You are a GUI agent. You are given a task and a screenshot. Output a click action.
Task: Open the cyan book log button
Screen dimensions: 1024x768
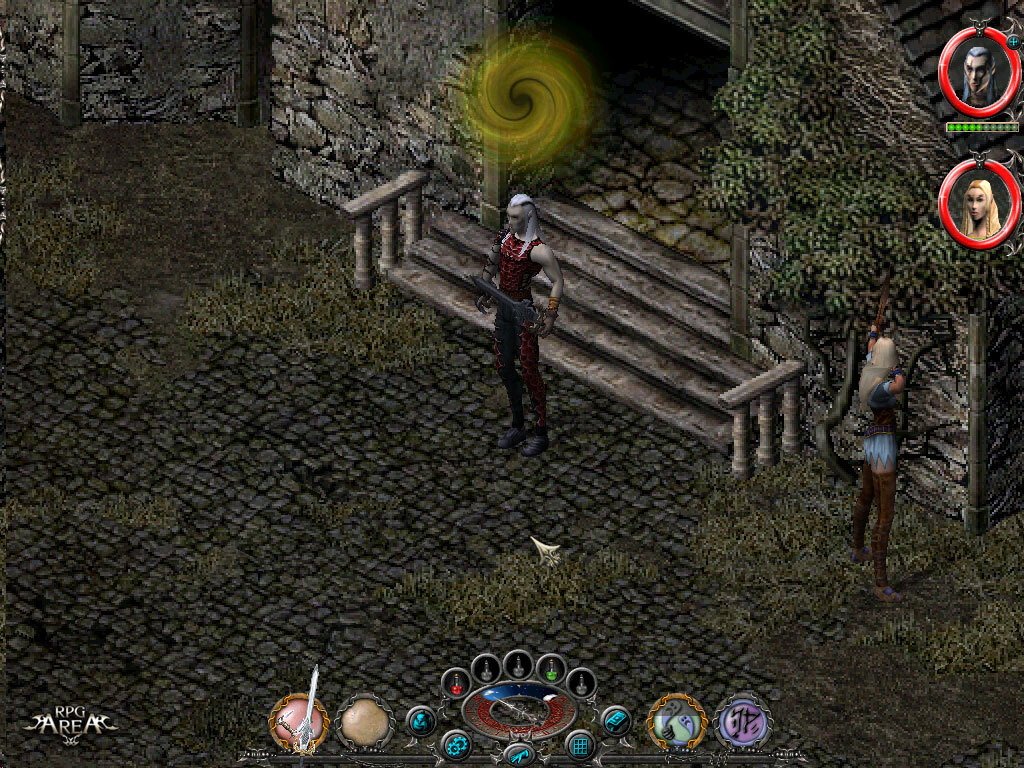pyautogui.click(x=615, y=720)
